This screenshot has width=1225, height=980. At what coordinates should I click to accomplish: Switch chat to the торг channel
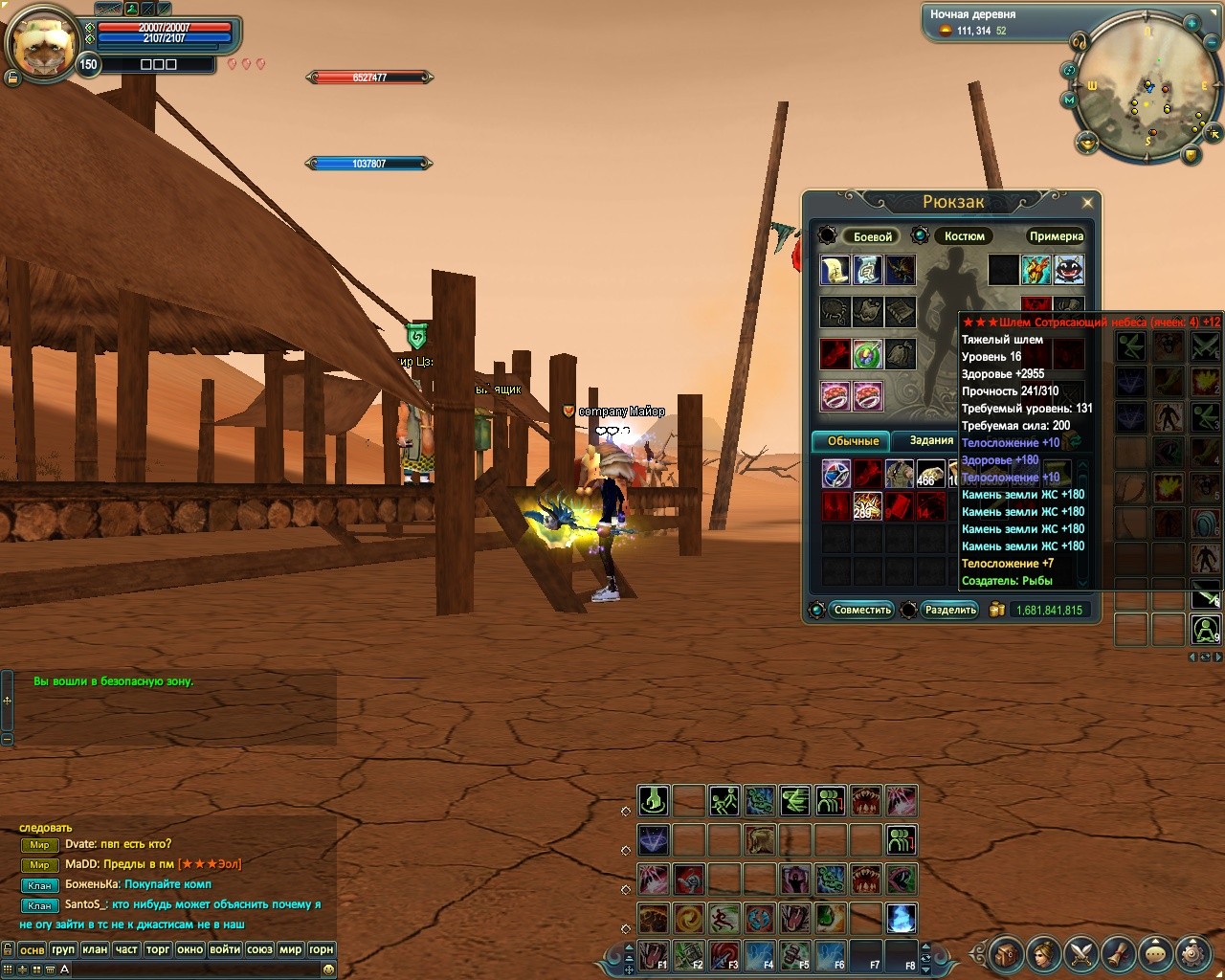[158, 949]
